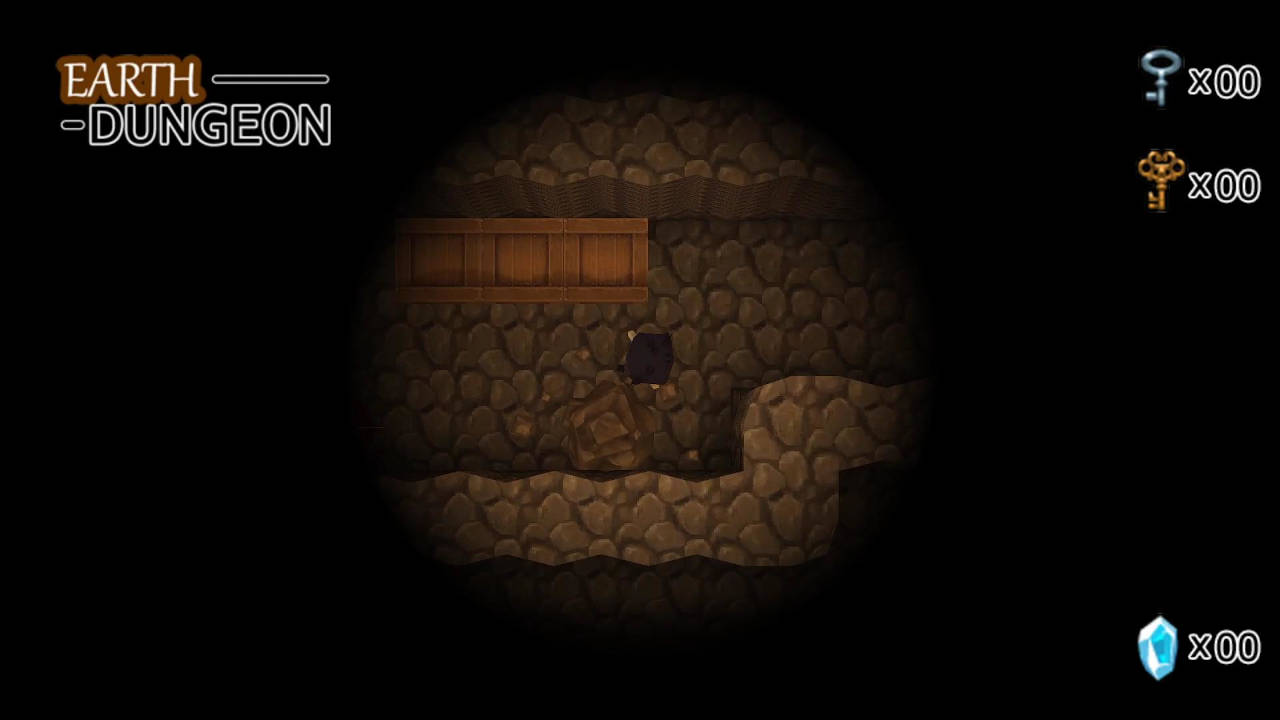1280x720 pixels.
Task: Click the x00 text beside the crystal
Action: tap(1224, 648)
